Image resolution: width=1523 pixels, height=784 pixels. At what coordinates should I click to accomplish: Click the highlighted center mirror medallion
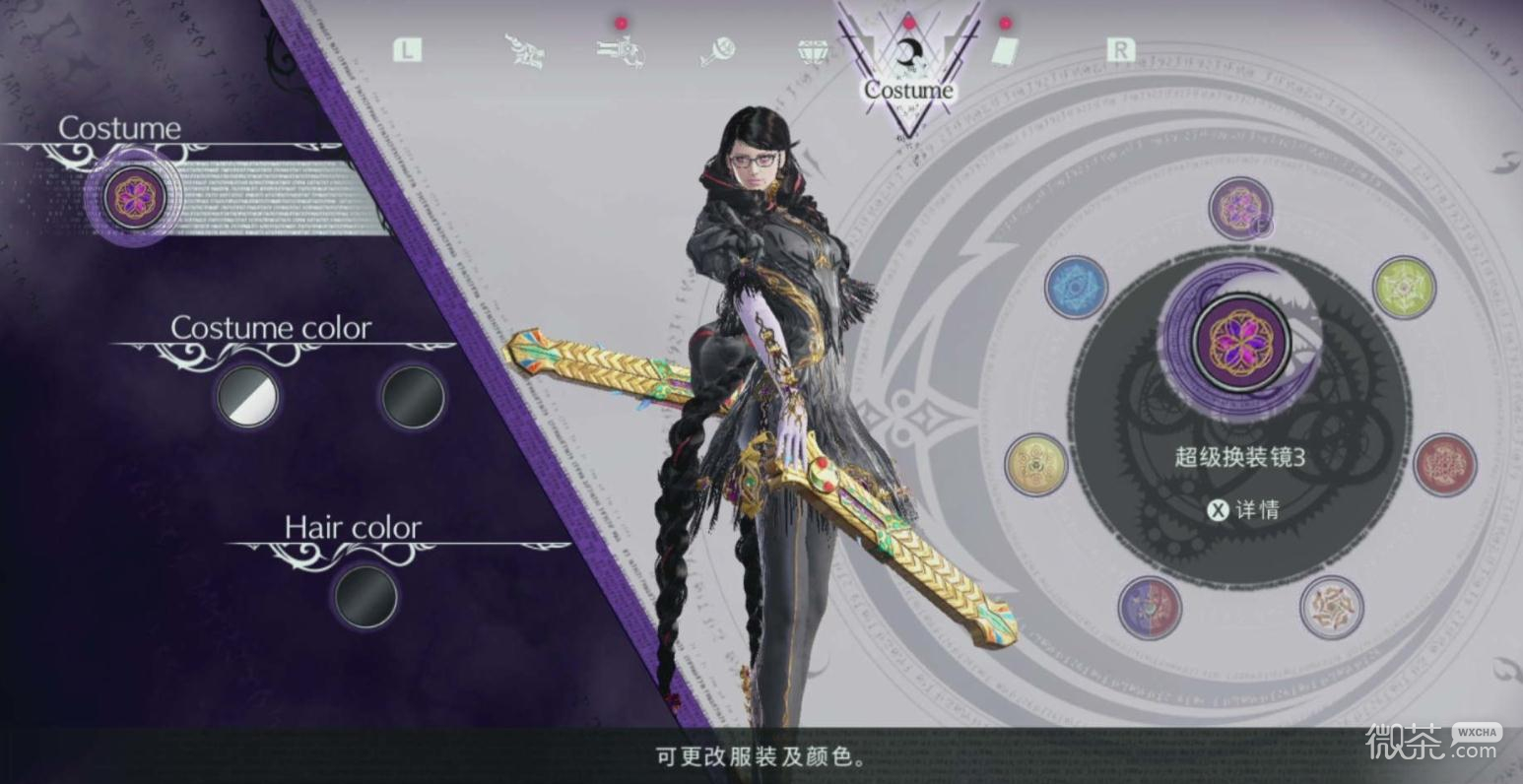point(1240,342)
